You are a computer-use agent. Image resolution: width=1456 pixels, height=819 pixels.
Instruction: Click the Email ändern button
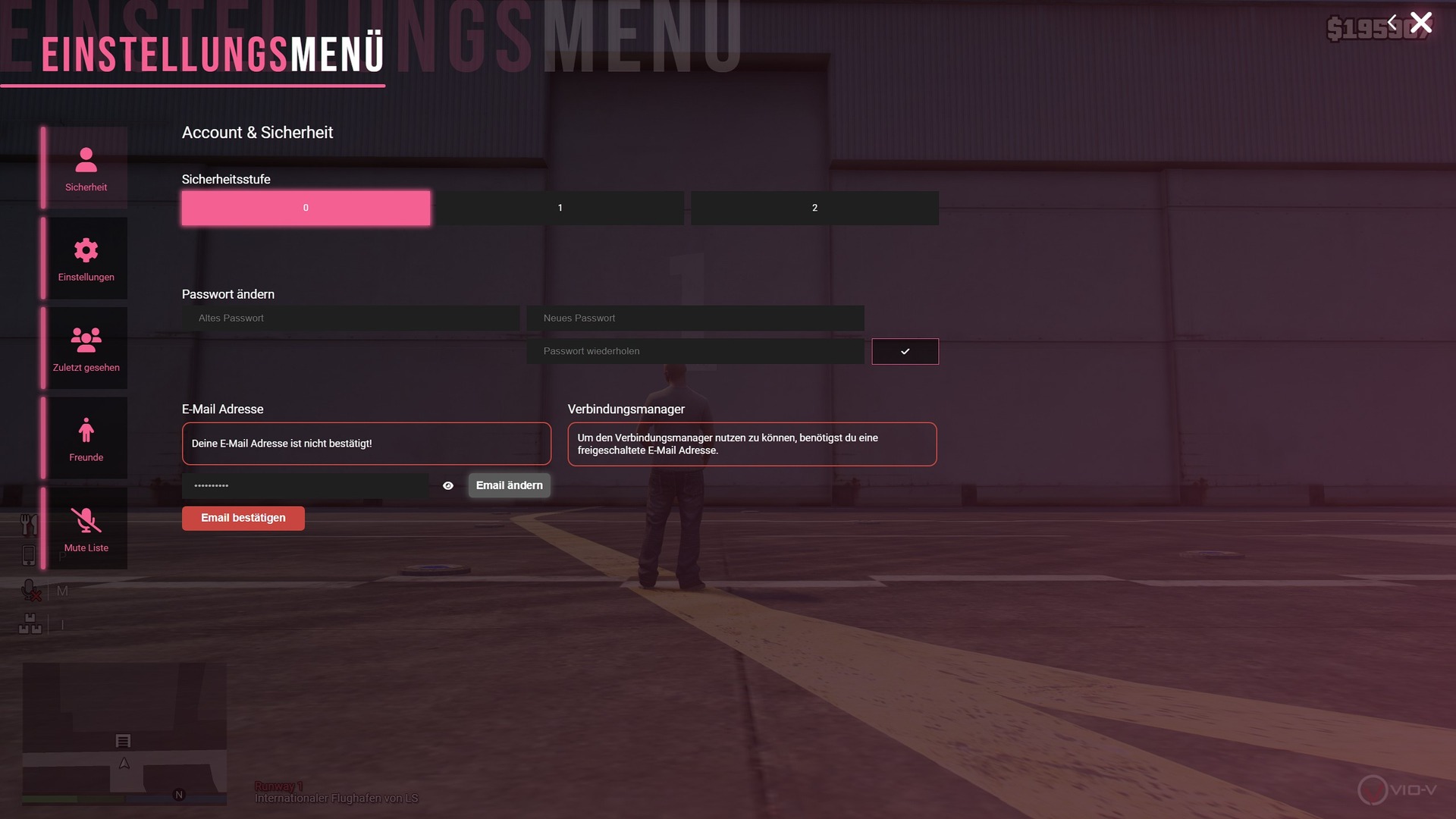tap(509, 485)
